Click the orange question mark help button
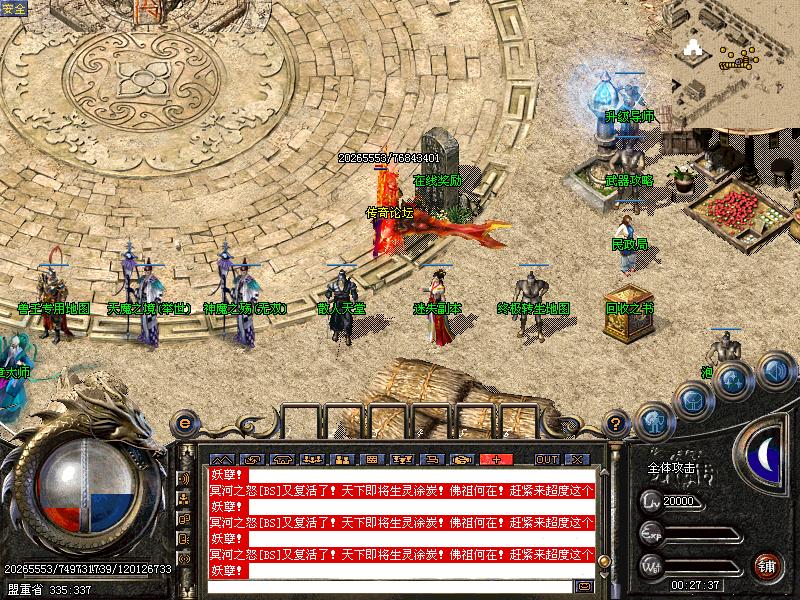The width and height of the screenshot is (800, 600). click(618, 423)
